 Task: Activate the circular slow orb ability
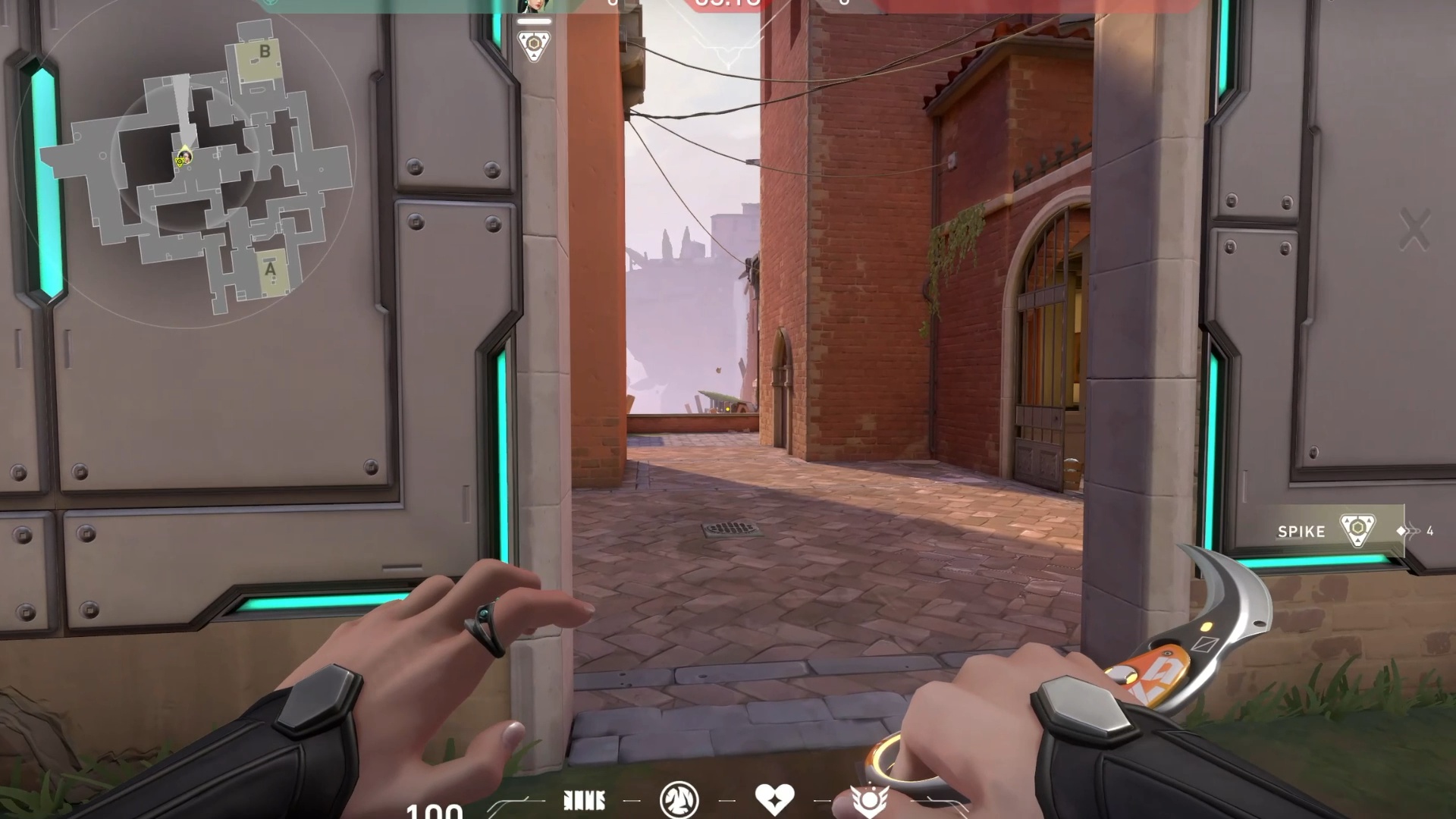pos(678,800)
